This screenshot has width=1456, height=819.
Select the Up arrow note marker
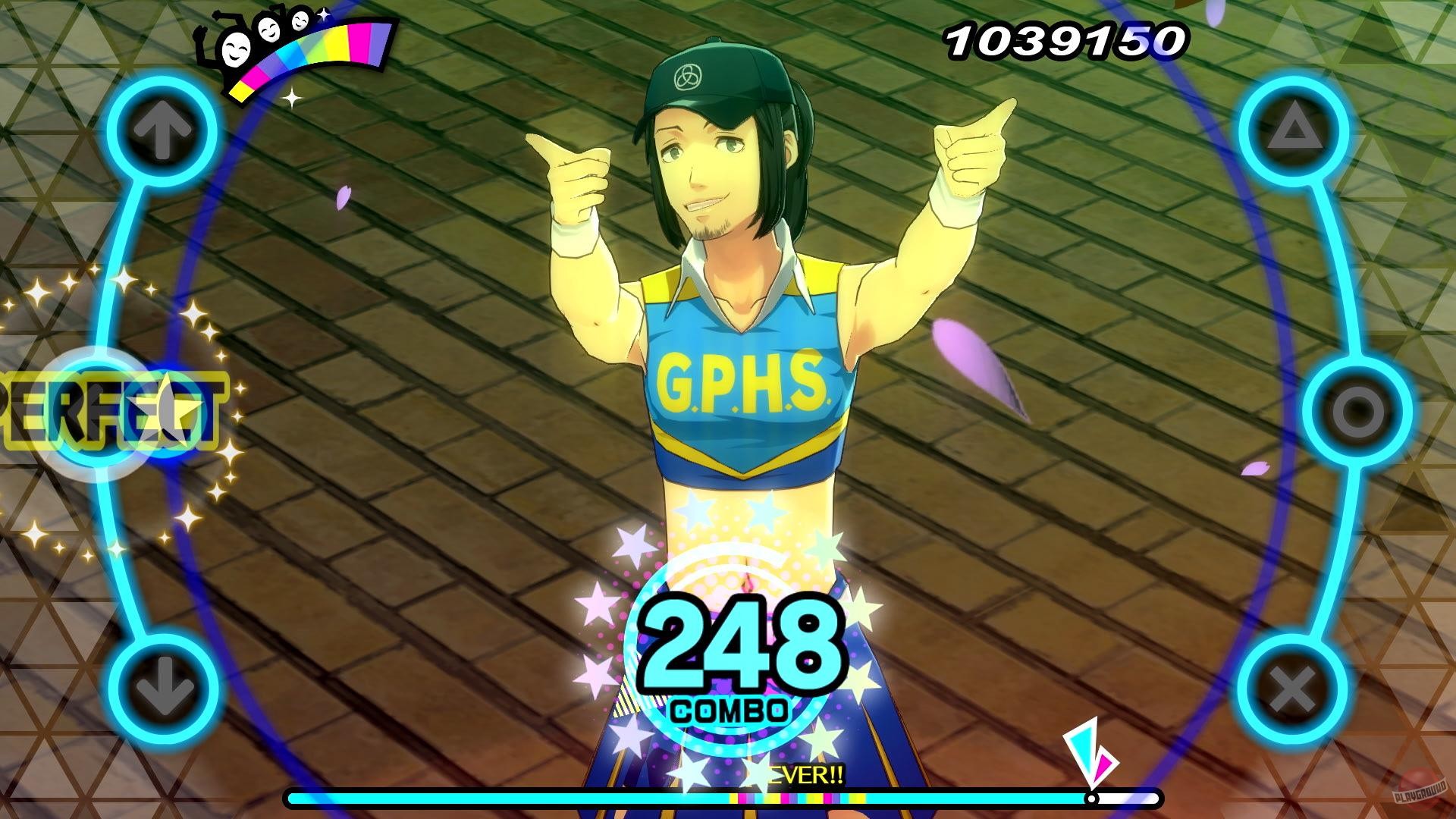coord(162,129)
